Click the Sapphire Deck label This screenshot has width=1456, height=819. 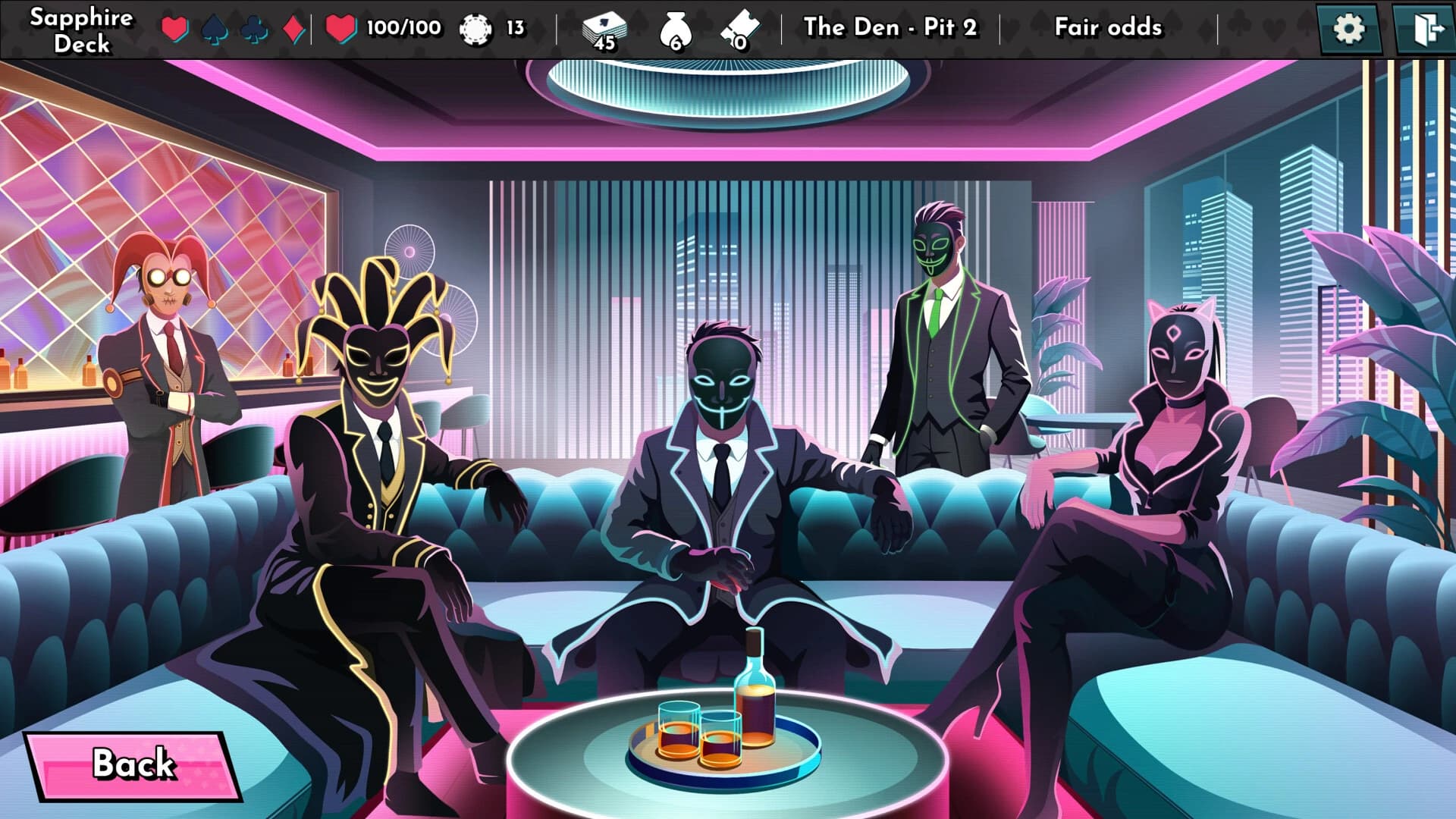click(80, 28)
